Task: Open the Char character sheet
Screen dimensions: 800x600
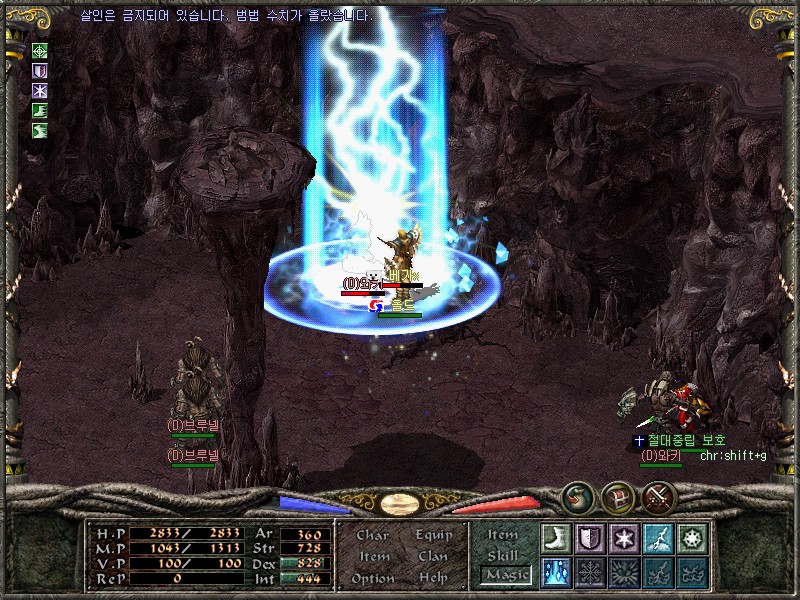Action: pyautogui.click(x=373, y=535)
